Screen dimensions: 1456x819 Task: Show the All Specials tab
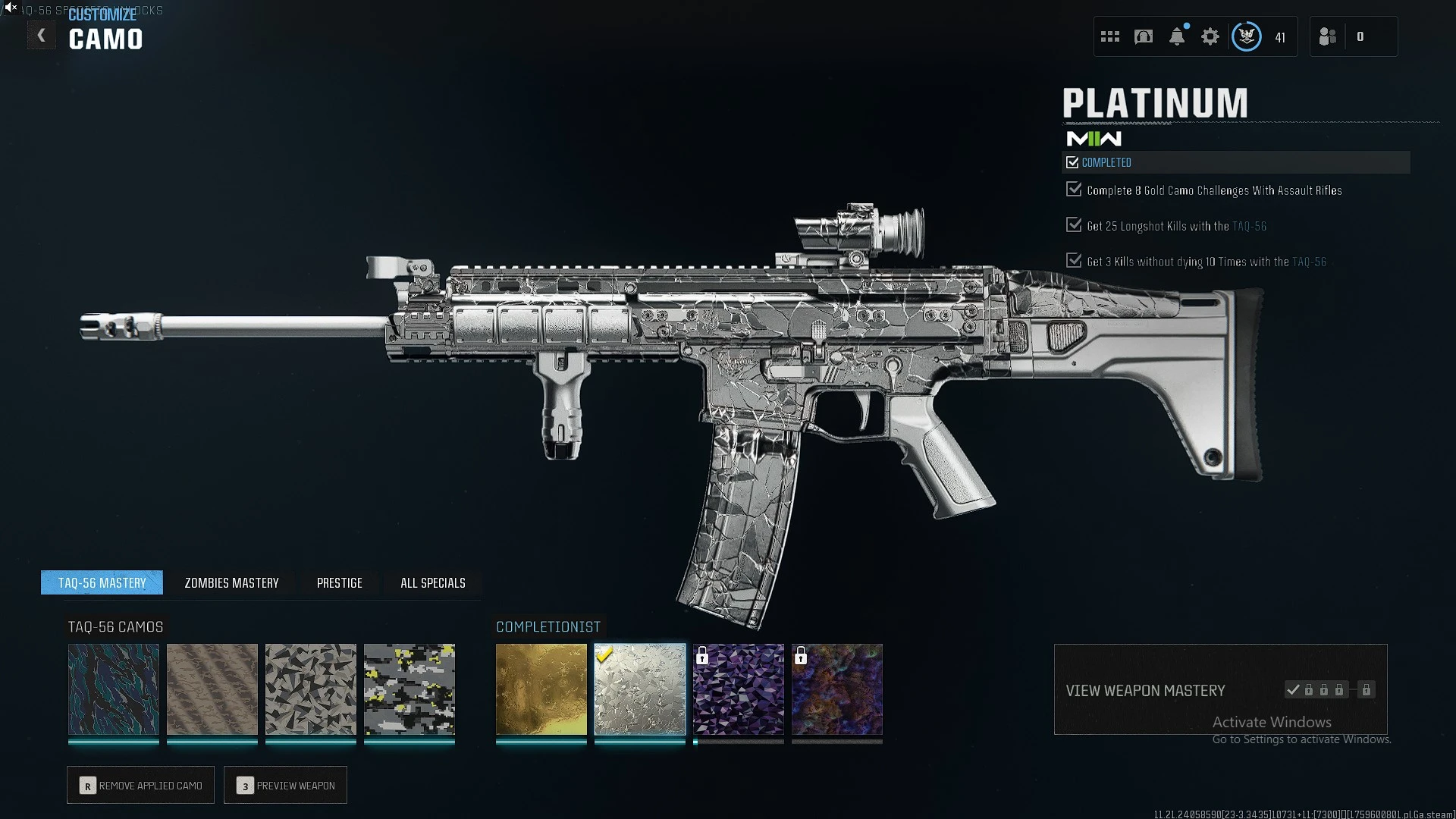[432, 582]
